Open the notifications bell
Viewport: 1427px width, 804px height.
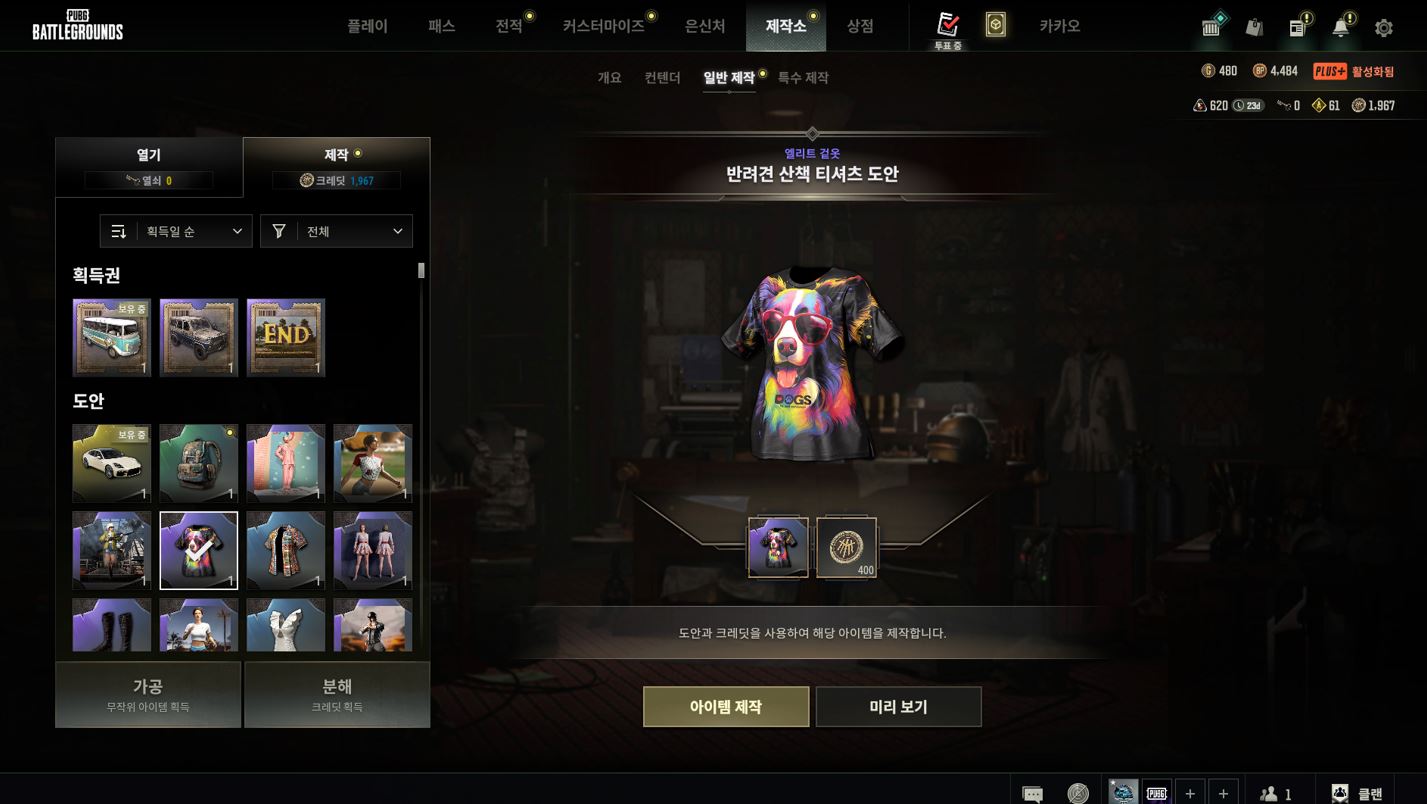tap(1341, 28)
